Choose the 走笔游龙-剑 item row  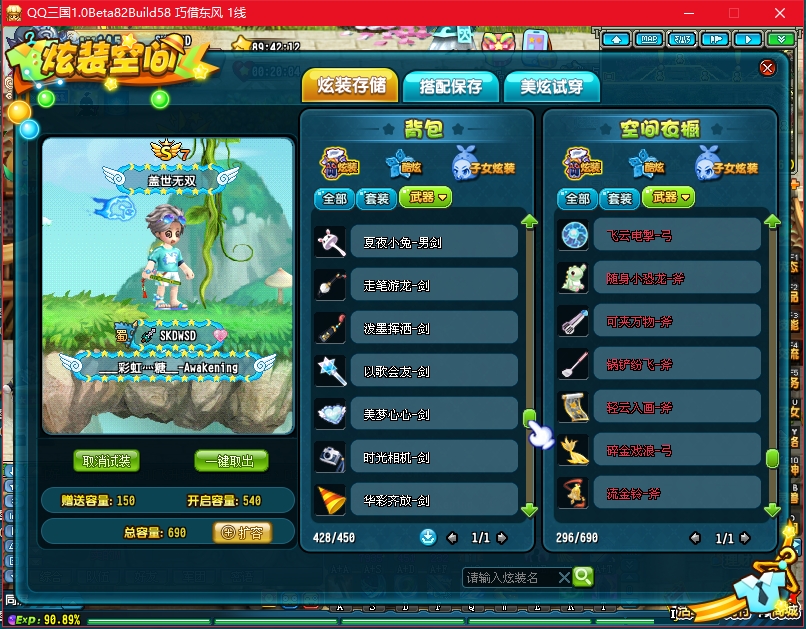(432, 285)
